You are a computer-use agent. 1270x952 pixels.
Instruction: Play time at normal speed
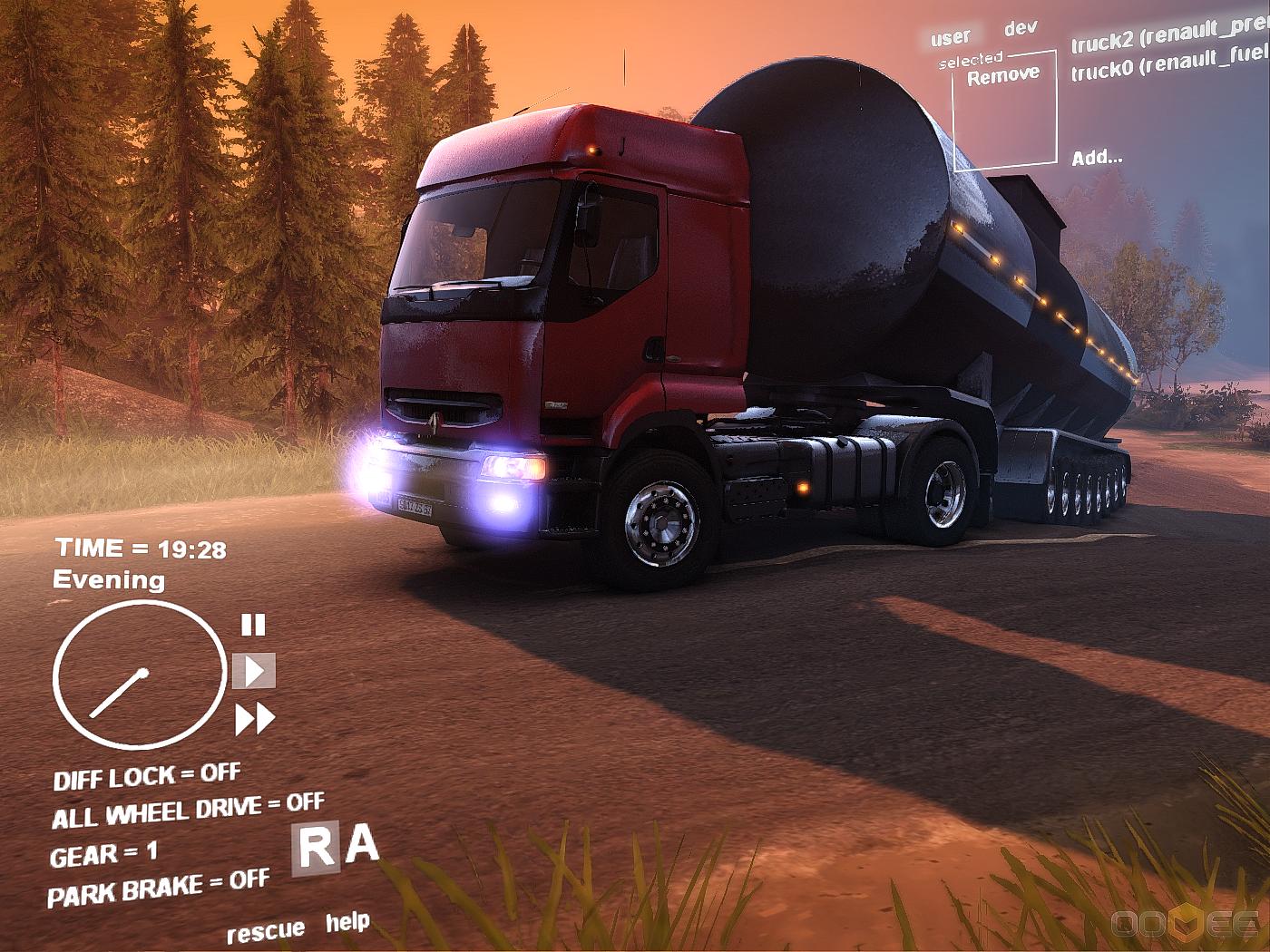point(254,672)
